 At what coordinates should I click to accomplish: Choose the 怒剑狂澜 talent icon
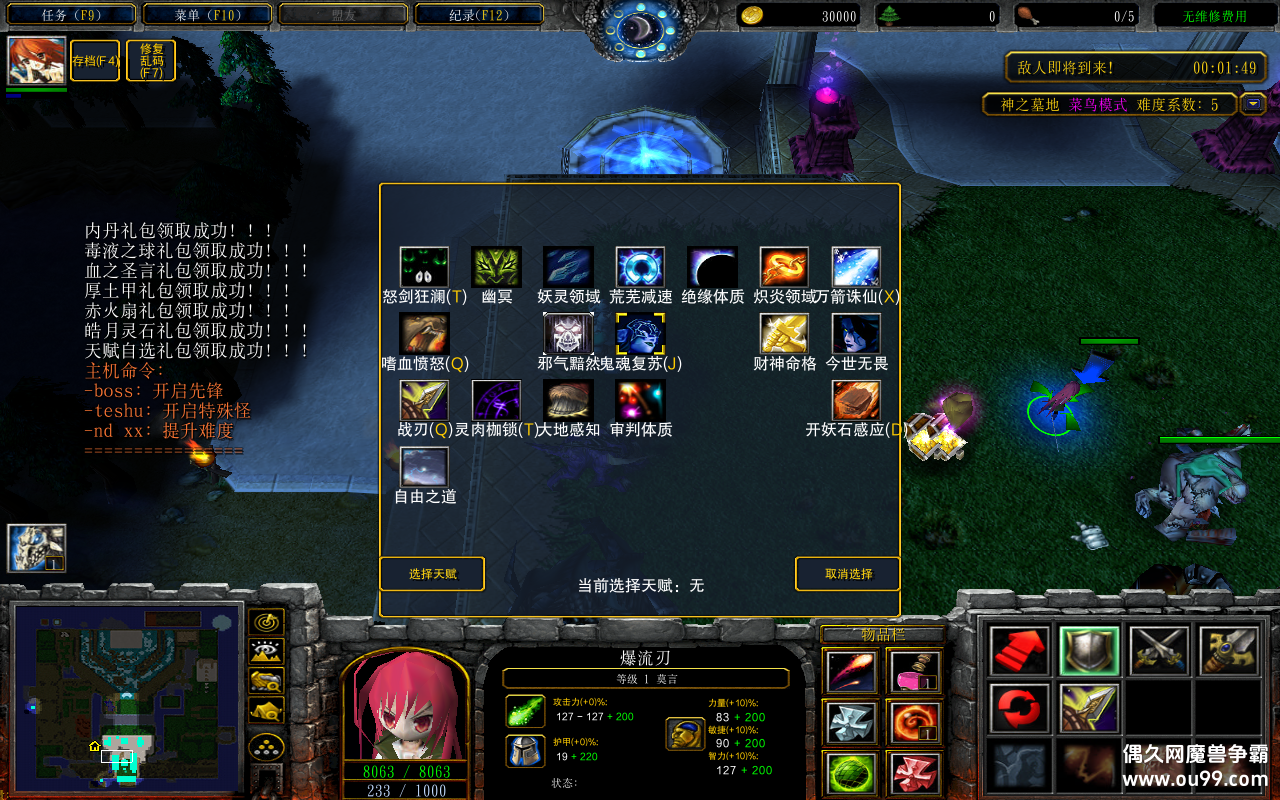424,267
